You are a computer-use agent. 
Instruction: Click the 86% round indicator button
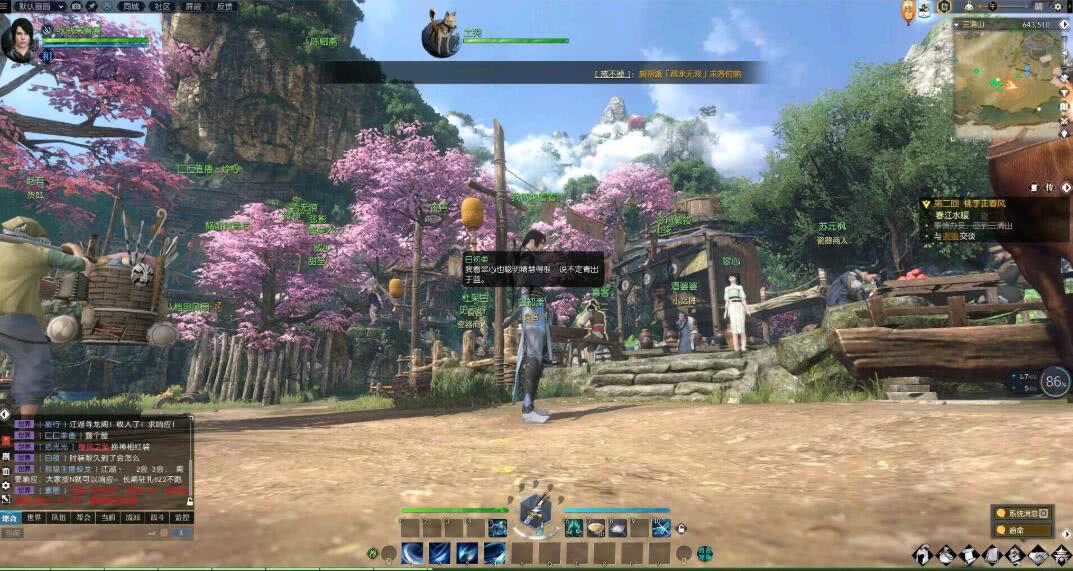pyautogui.click(x=1054, y=381)
